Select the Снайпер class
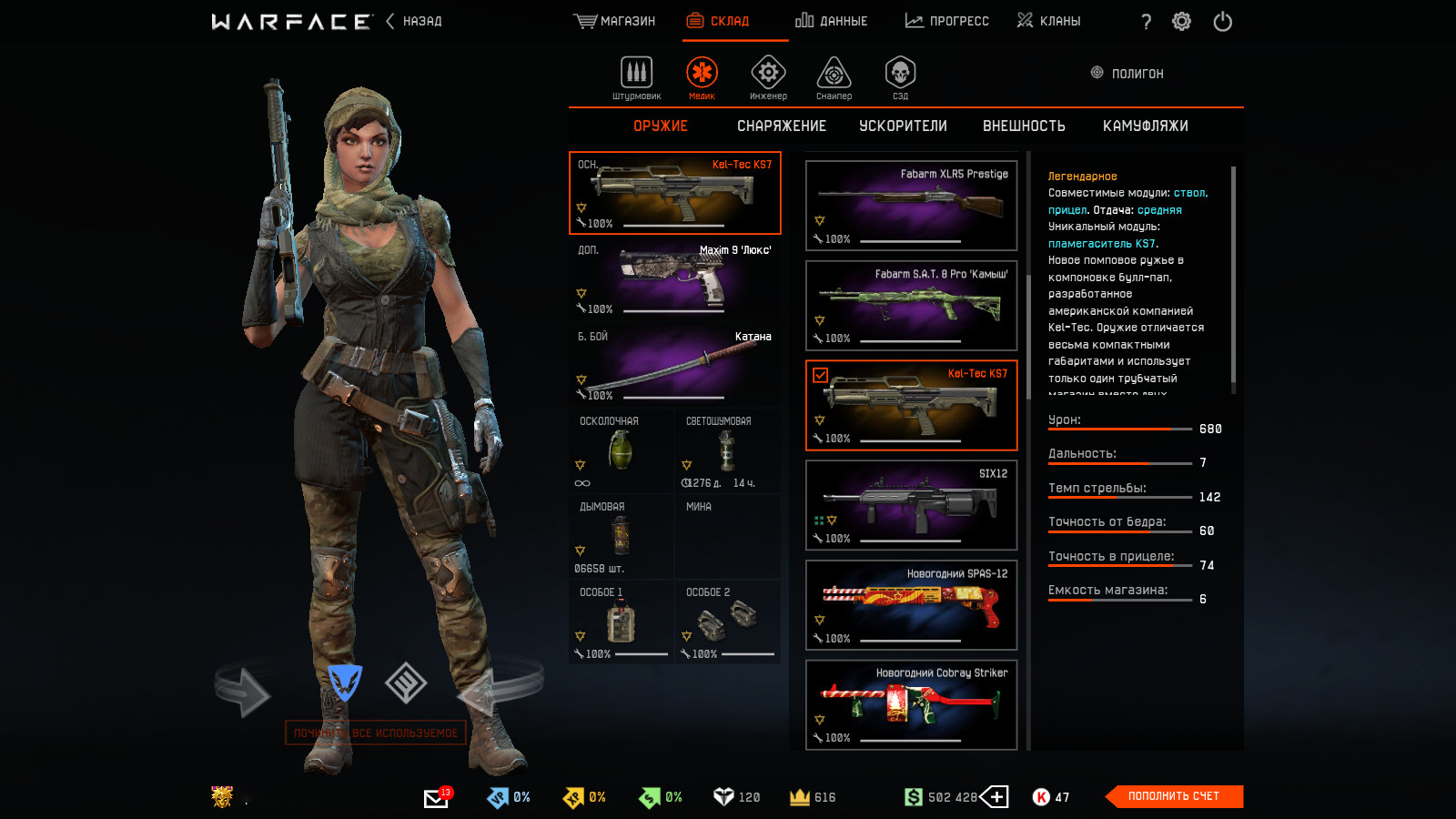Image resolution: width=1456 pixels, height=819 pixels. (x=834, y=76)
